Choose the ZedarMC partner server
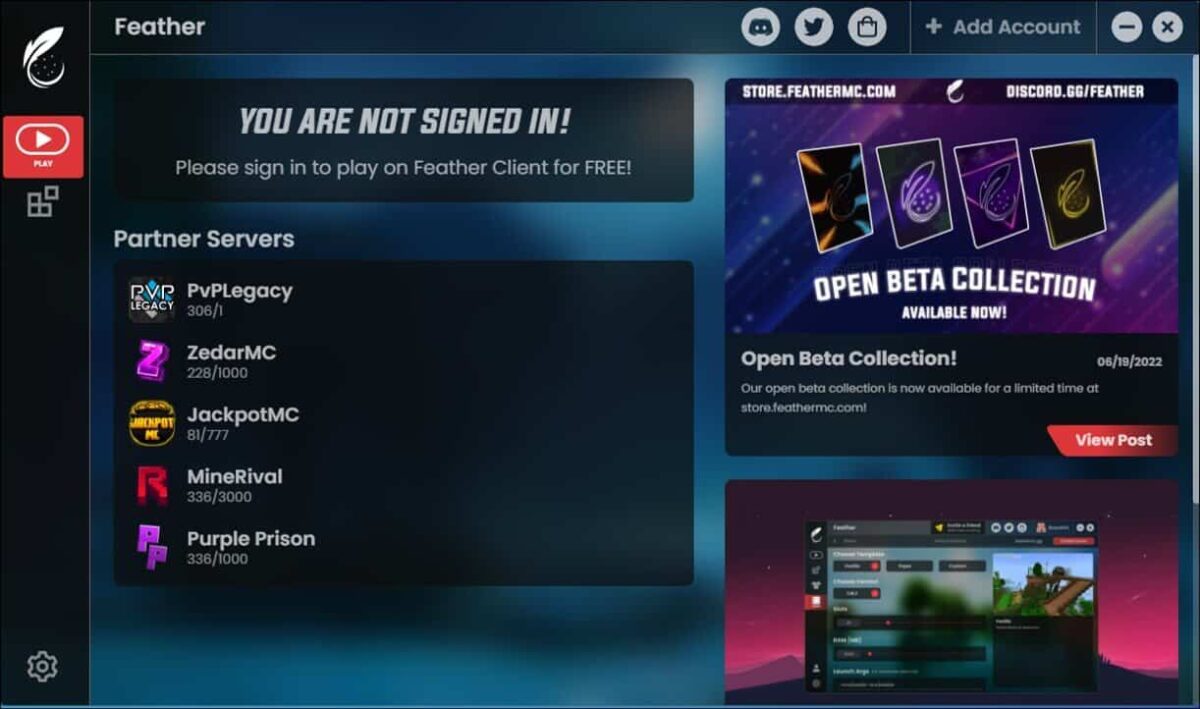This screenshot has width=1200, height=709. [231, 361]
